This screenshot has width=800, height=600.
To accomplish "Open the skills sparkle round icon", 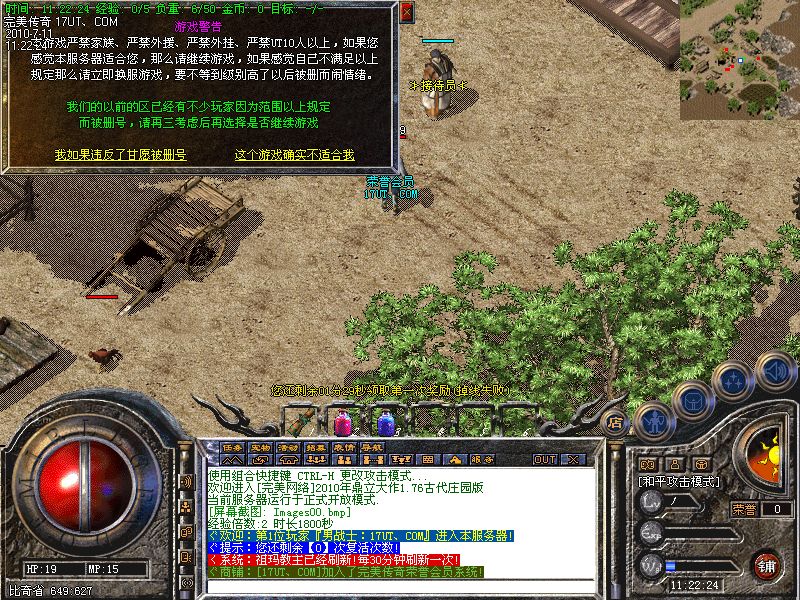I will (733, 381).
